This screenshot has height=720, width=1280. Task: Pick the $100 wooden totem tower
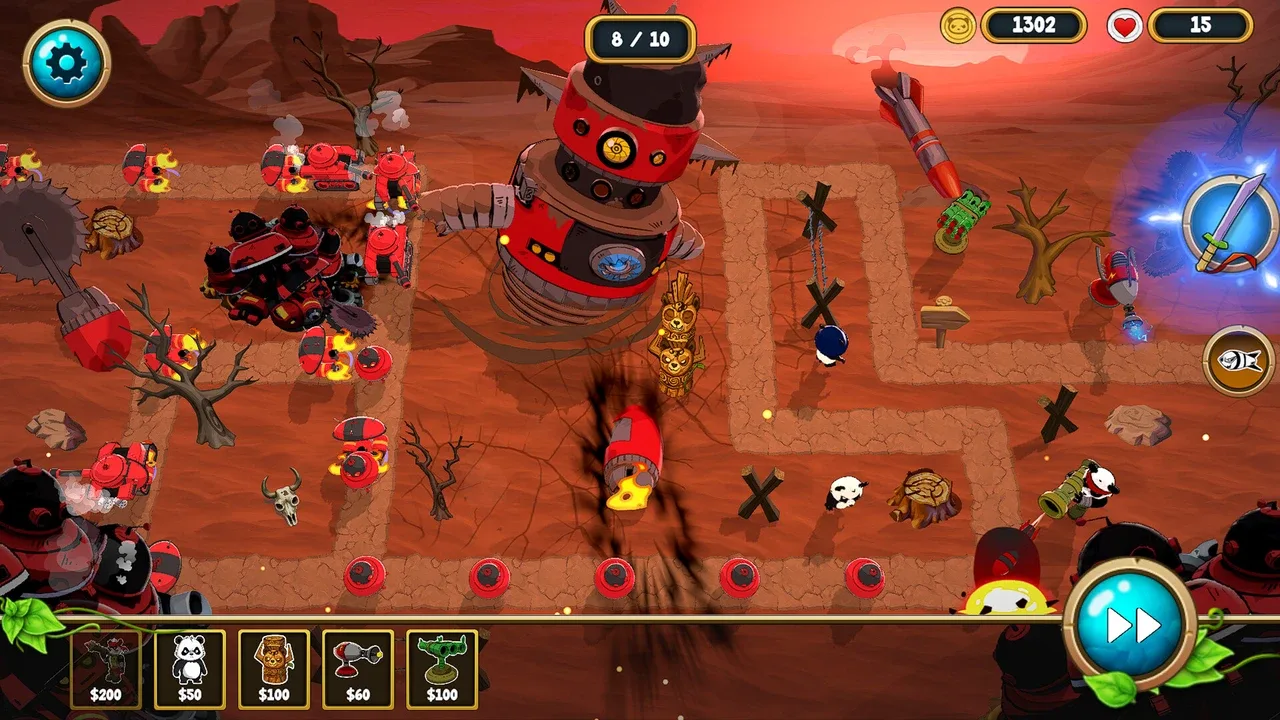pos(273,669)
